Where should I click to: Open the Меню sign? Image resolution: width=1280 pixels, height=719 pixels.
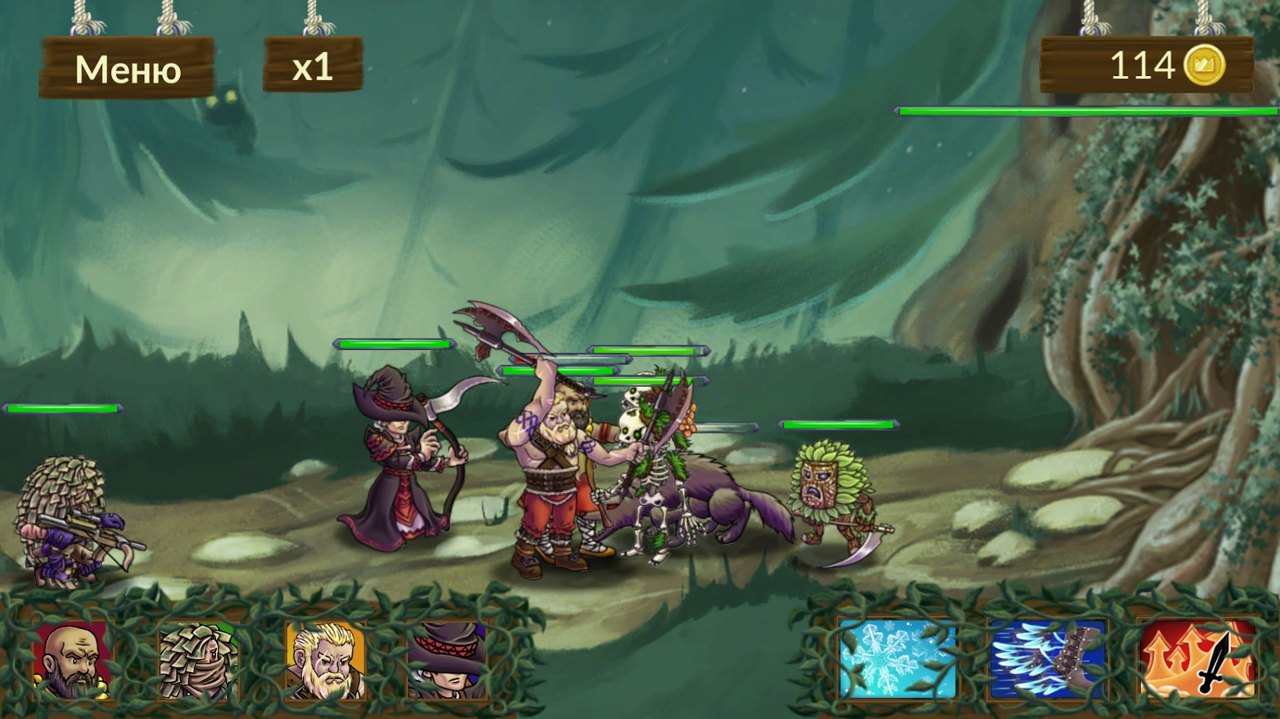[127, 68]
